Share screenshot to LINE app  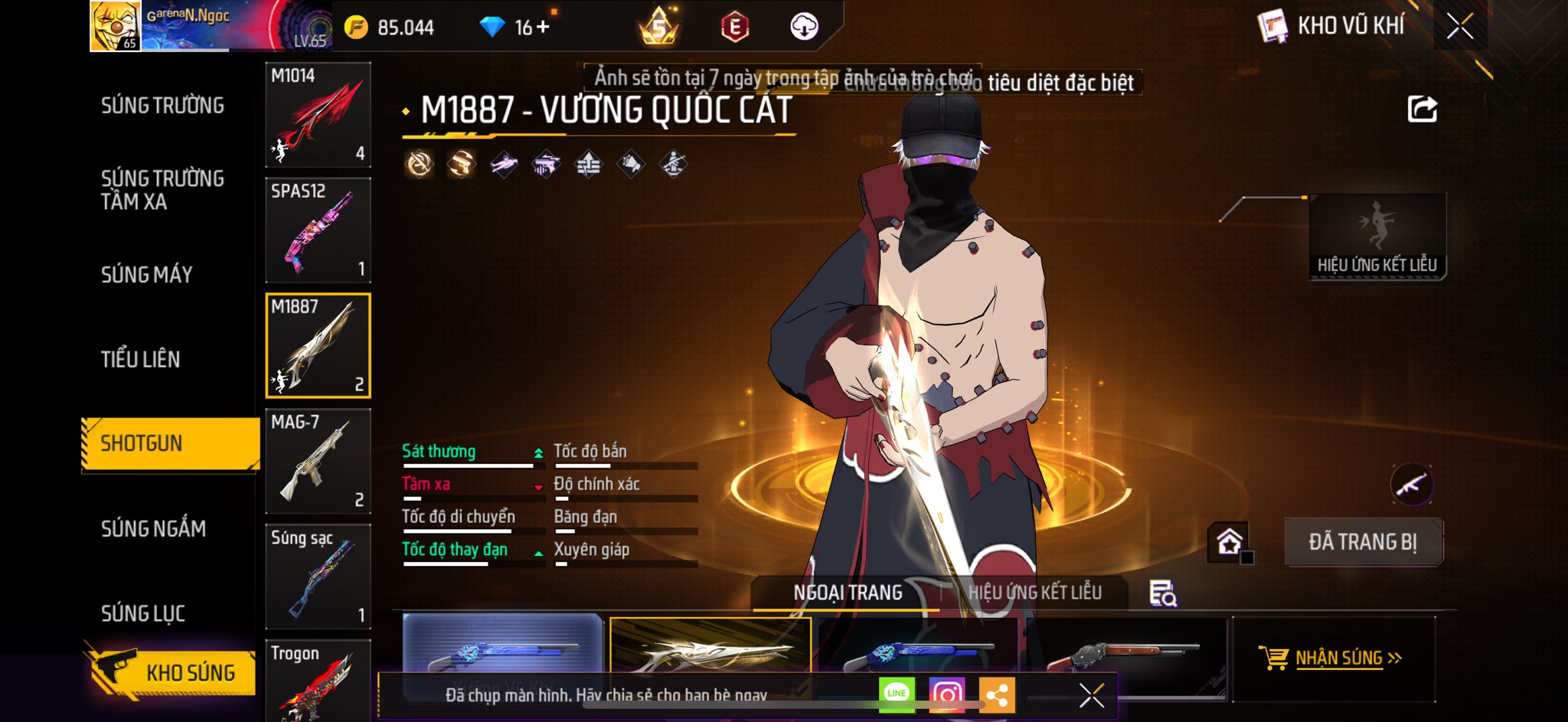pos(897,694)
